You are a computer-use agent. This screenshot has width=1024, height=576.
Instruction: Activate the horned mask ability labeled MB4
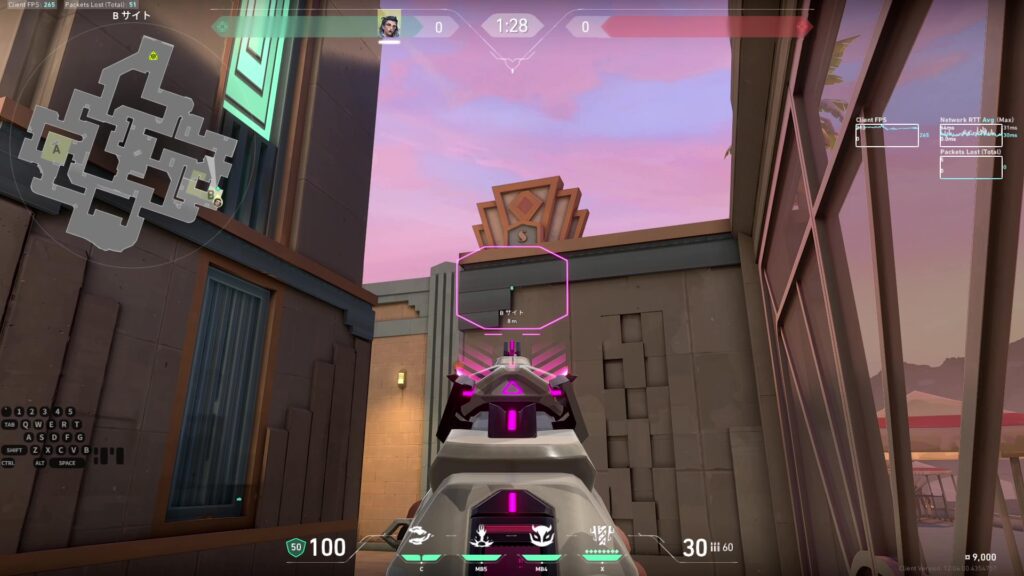(x=541, y=540)
